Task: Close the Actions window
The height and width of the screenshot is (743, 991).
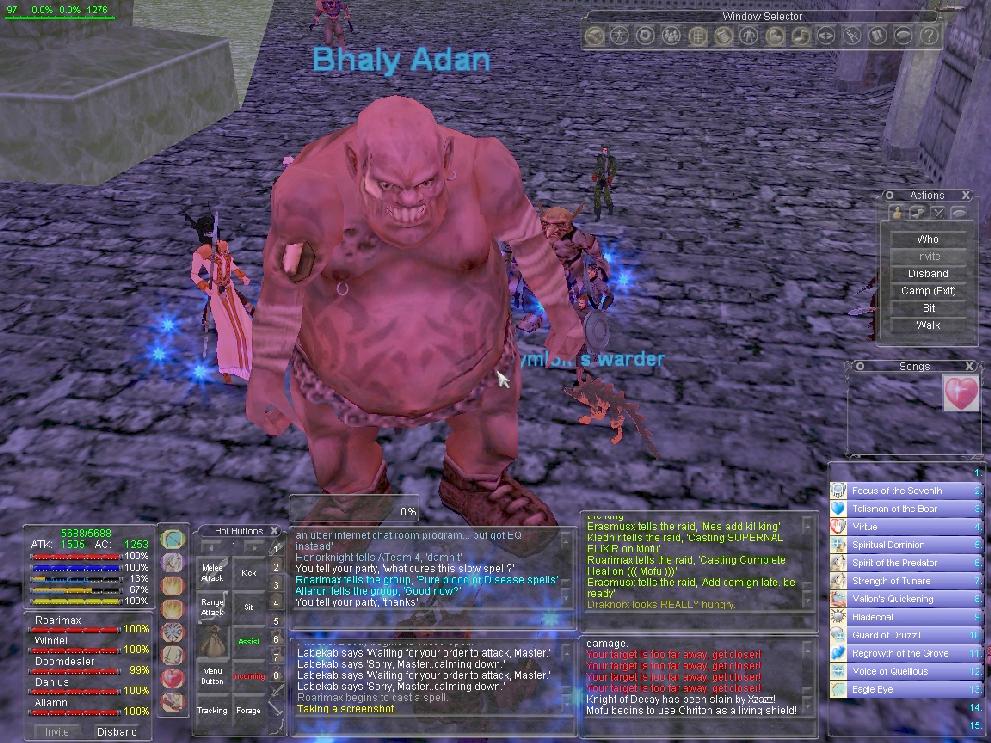Action: click(x=965, y=196)
